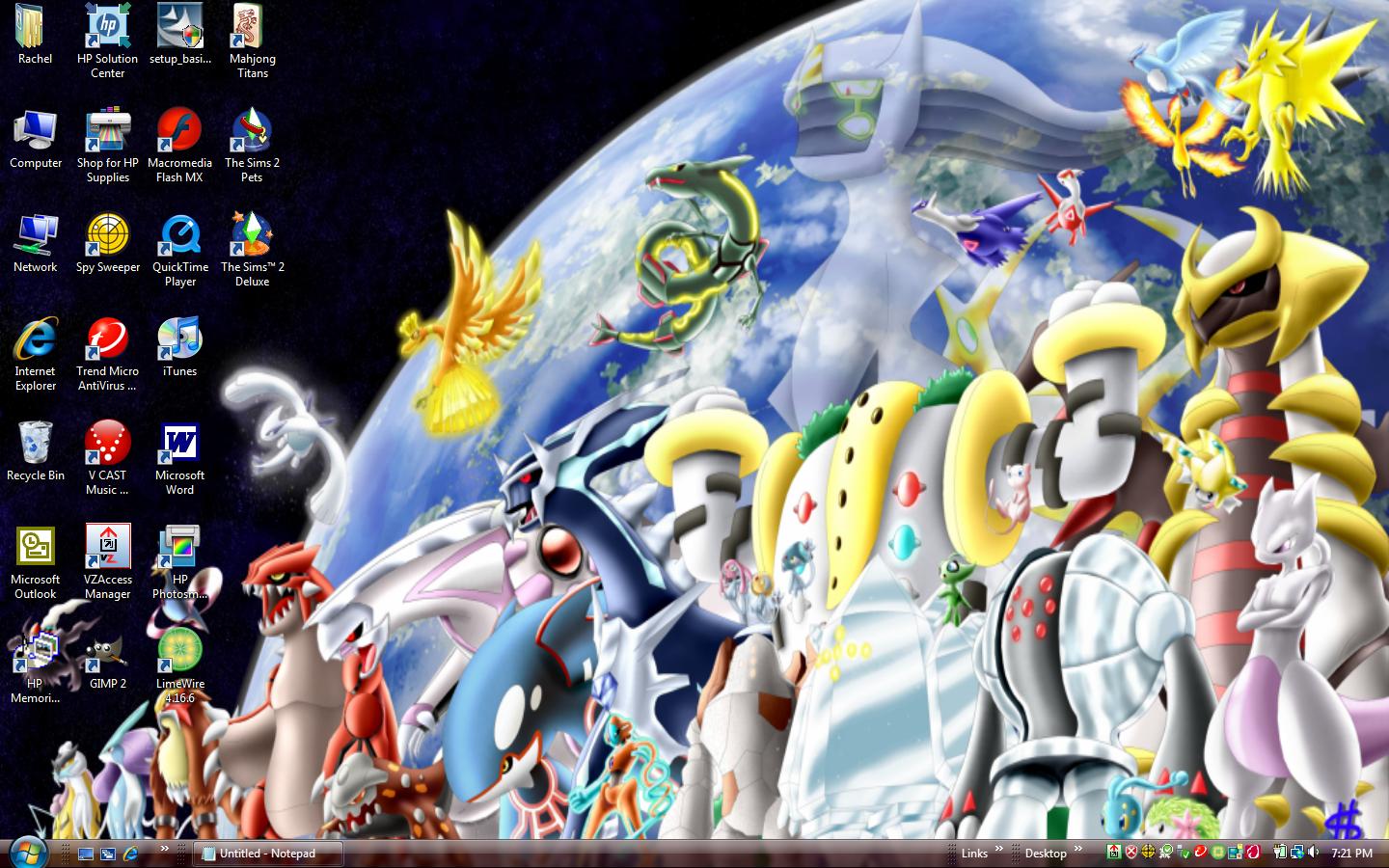Launch Mahjong Titans
This screenshot has width=1389, height=868.
(x=252, y=29)
